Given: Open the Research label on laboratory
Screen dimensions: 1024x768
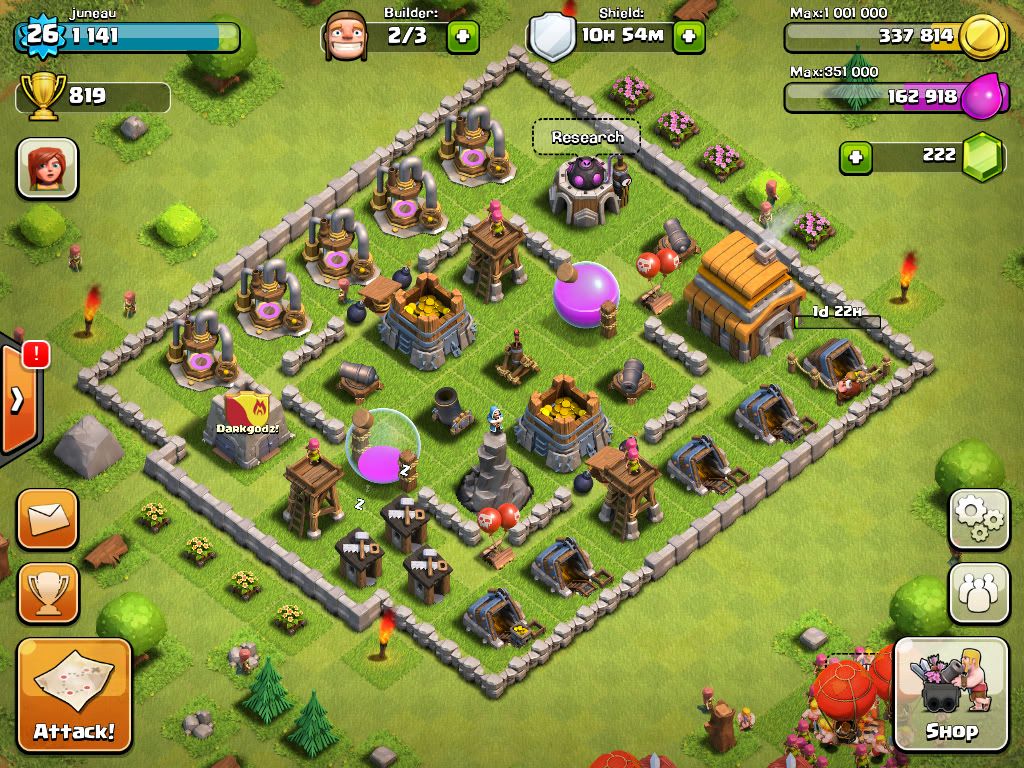Looking at the screenshot, I should [586, 138].
